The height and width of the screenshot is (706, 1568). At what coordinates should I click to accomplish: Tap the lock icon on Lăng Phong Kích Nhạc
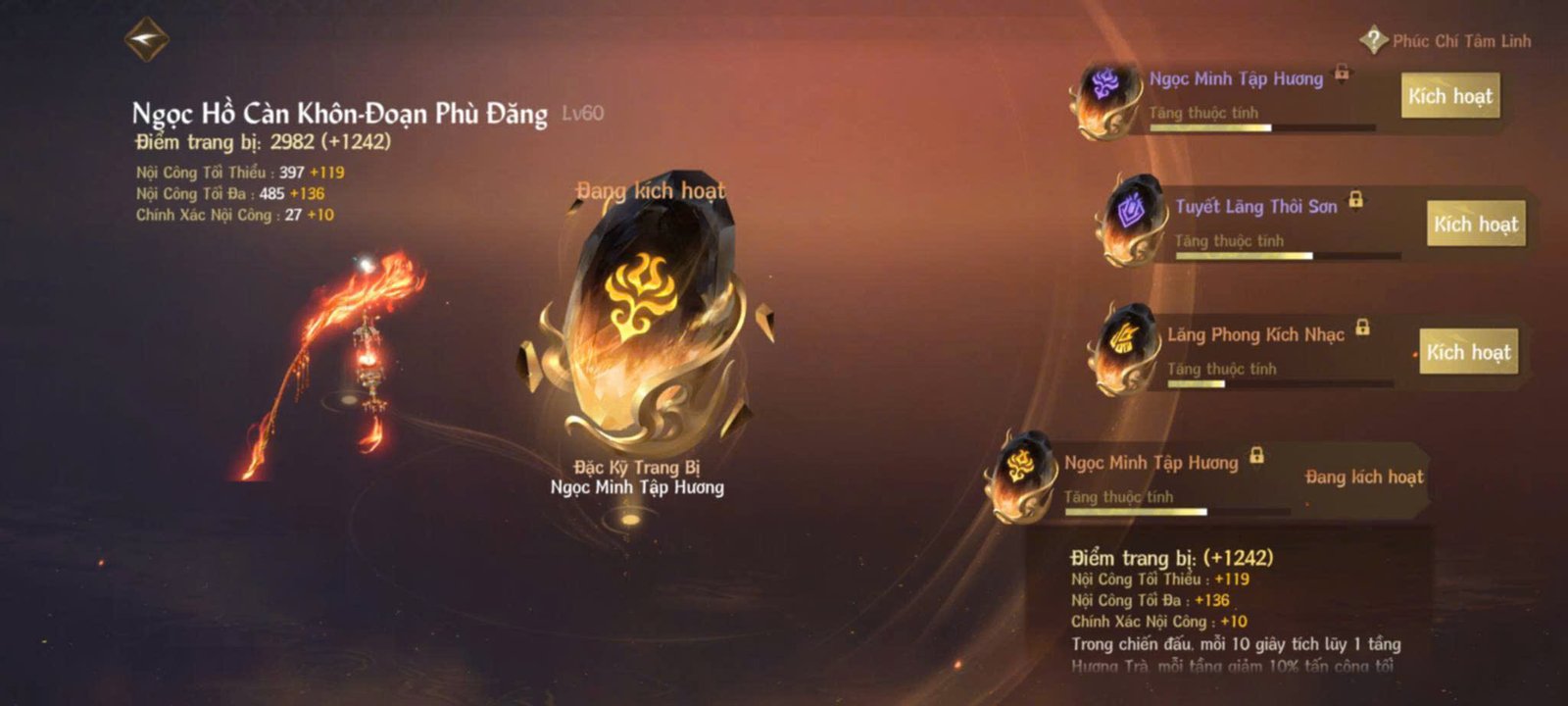1360,332
